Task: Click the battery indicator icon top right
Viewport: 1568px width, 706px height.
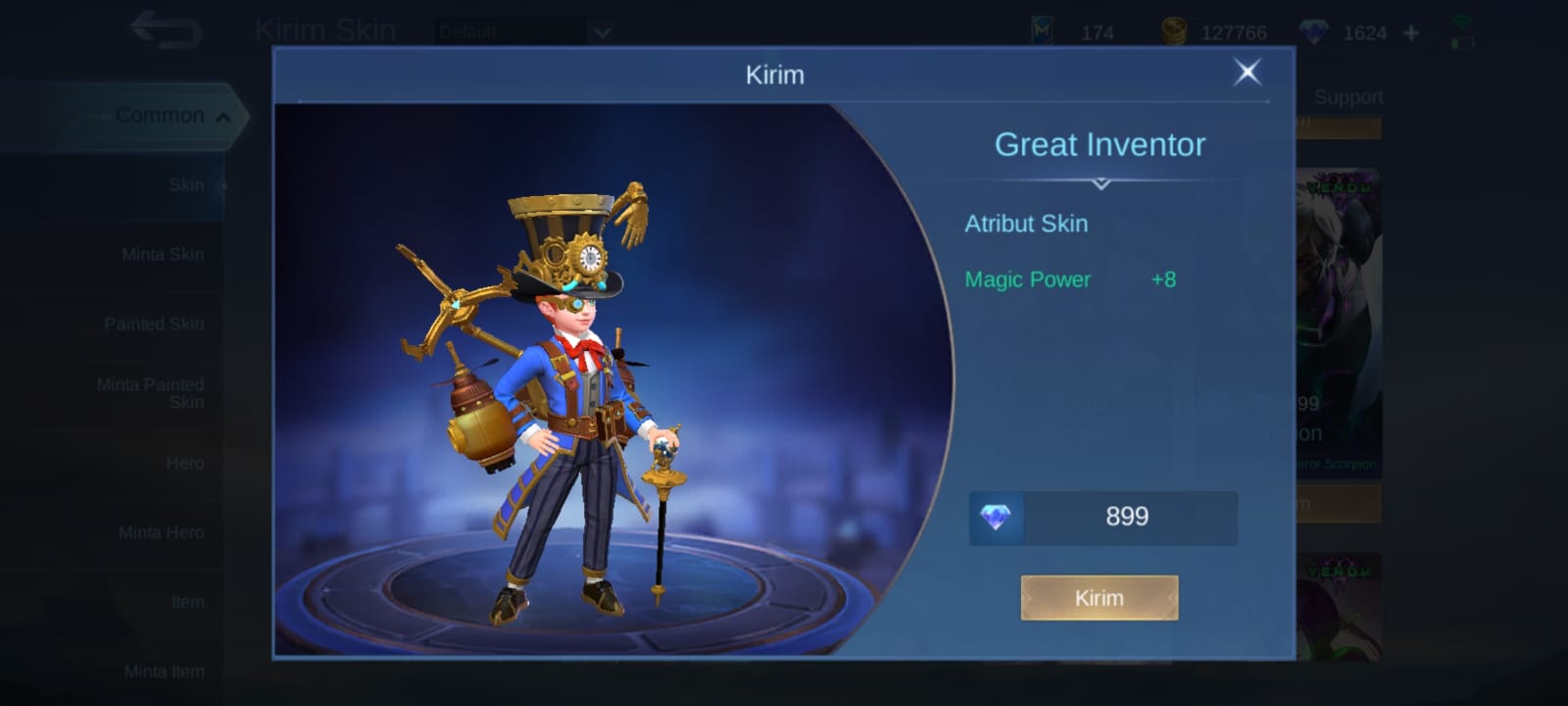Action: click(x=1463, y=42)
